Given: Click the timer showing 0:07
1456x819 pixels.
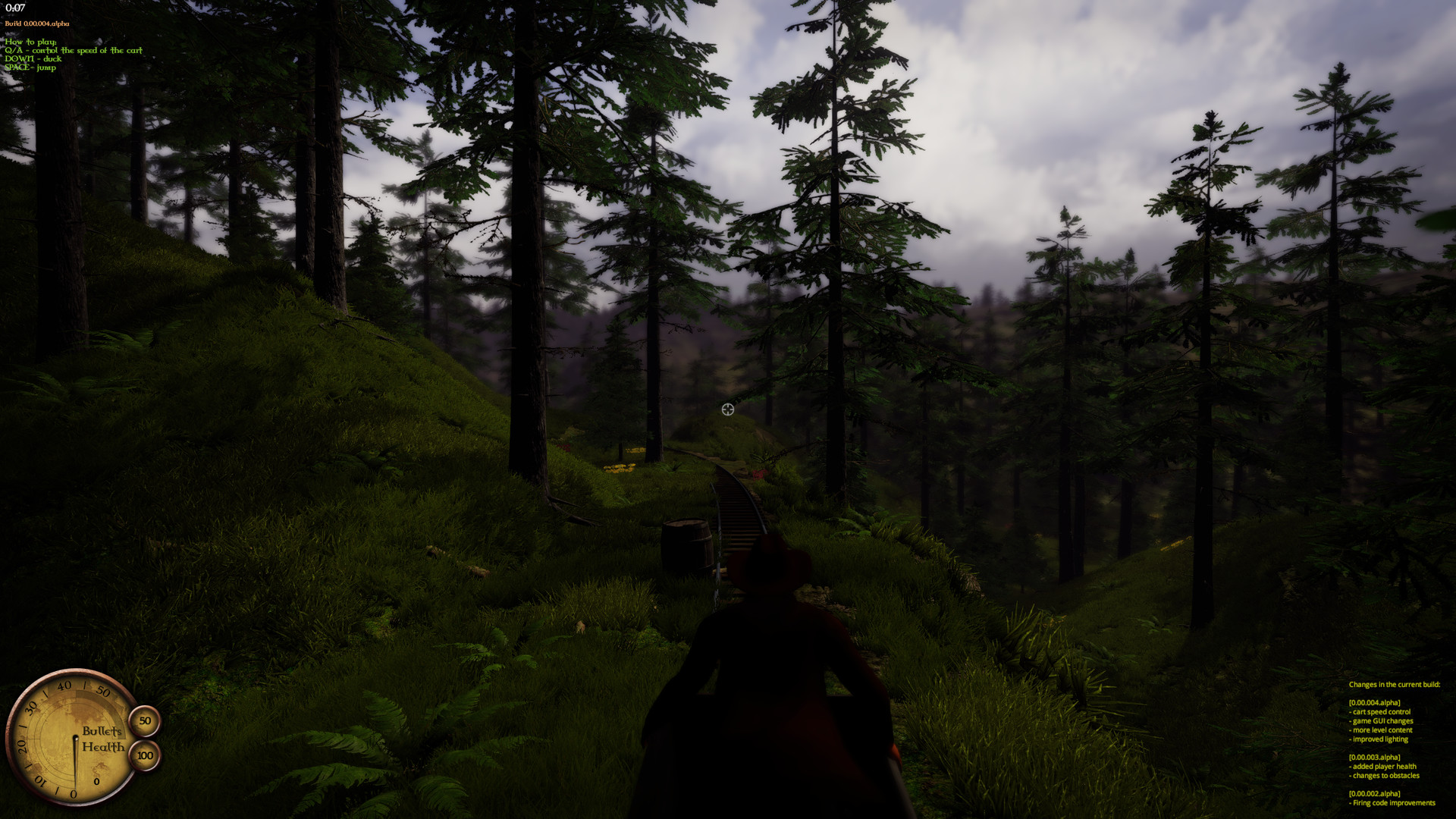Looking at the screenshot, I should [x=14, y=8].
